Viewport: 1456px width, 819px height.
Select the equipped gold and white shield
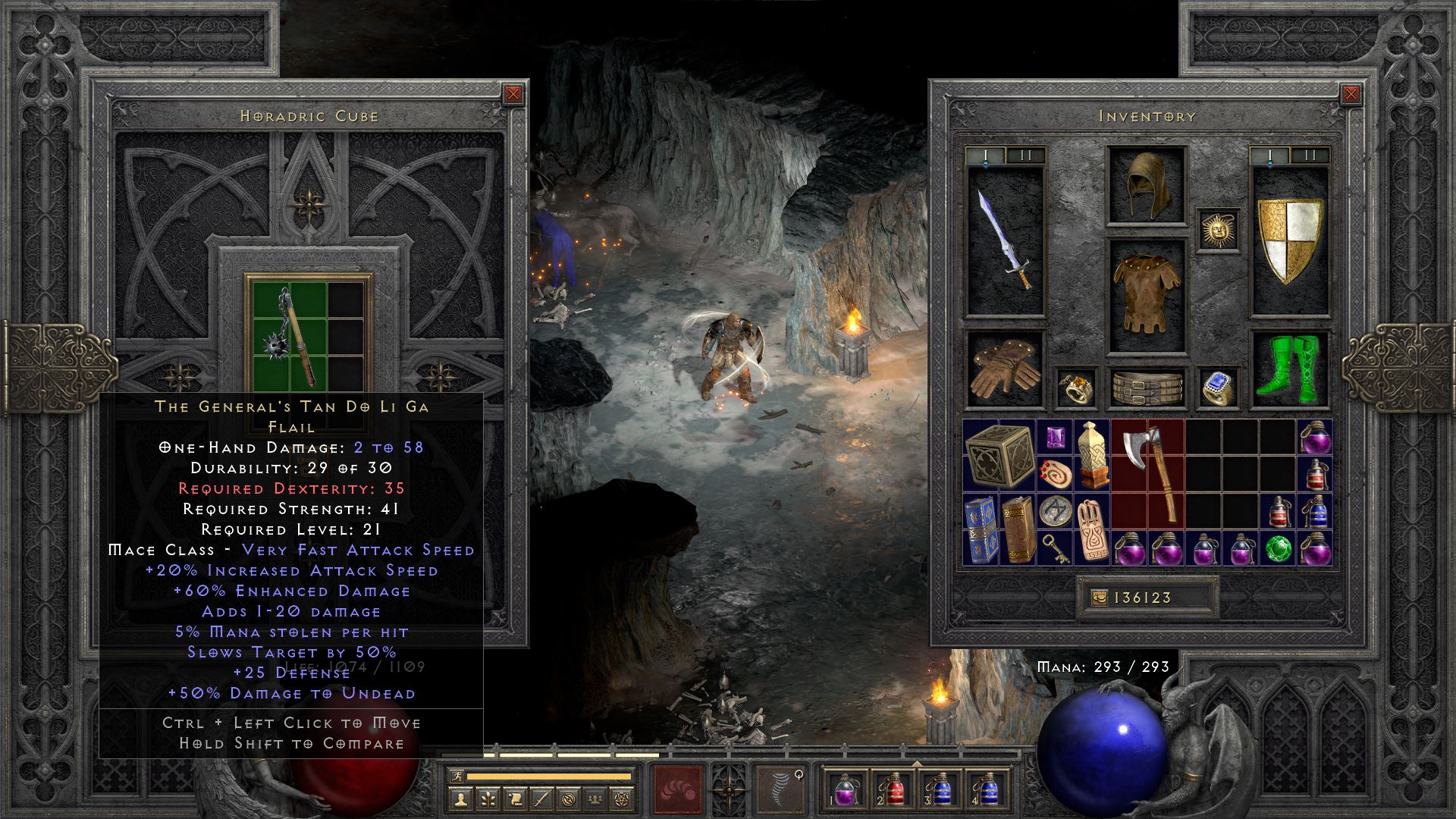[x=1289, y=241]
